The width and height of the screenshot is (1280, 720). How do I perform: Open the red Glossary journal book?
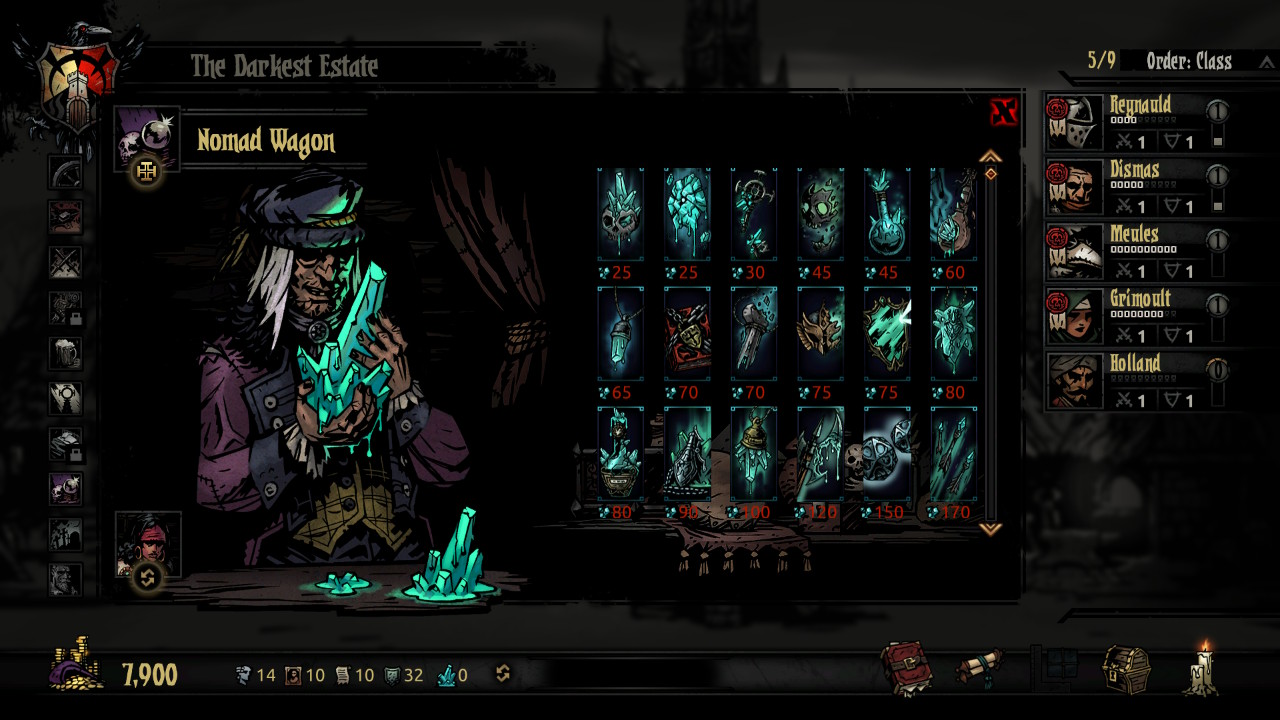pyautogui.click(x=906, y=665)
